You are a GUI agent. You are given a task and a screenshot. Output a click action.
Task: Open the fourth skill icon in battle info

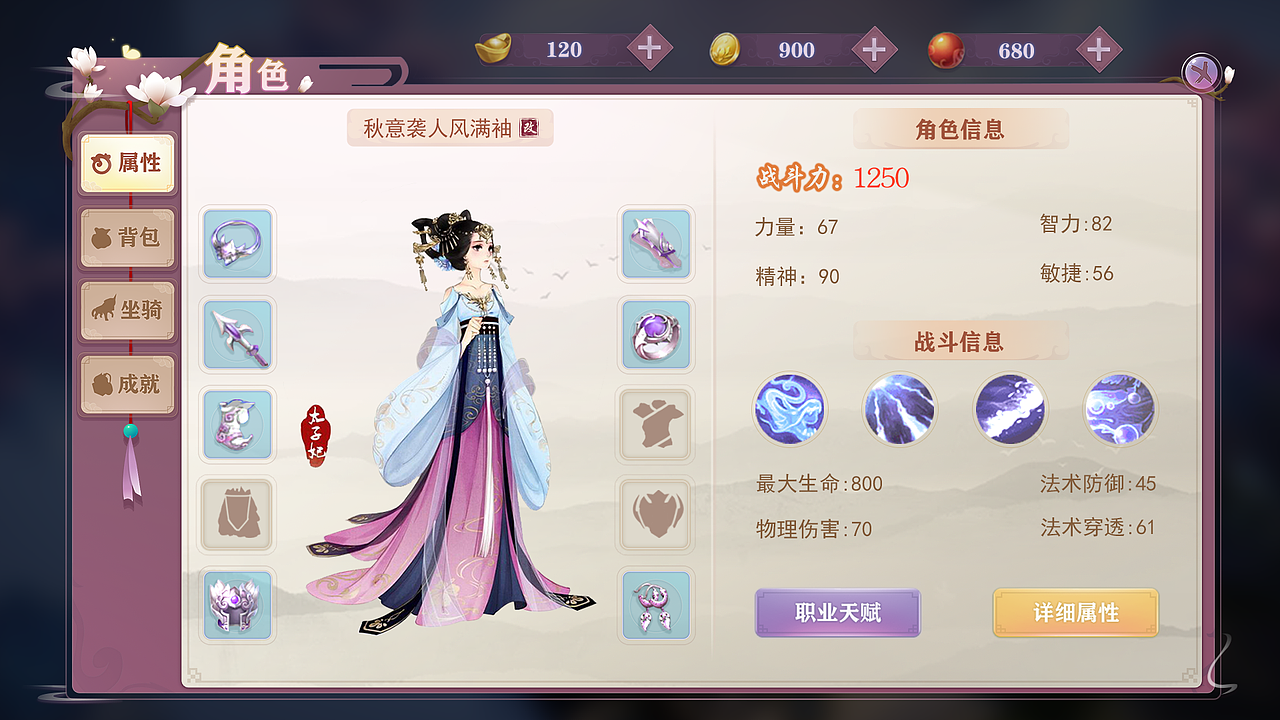pos(1119,409)
